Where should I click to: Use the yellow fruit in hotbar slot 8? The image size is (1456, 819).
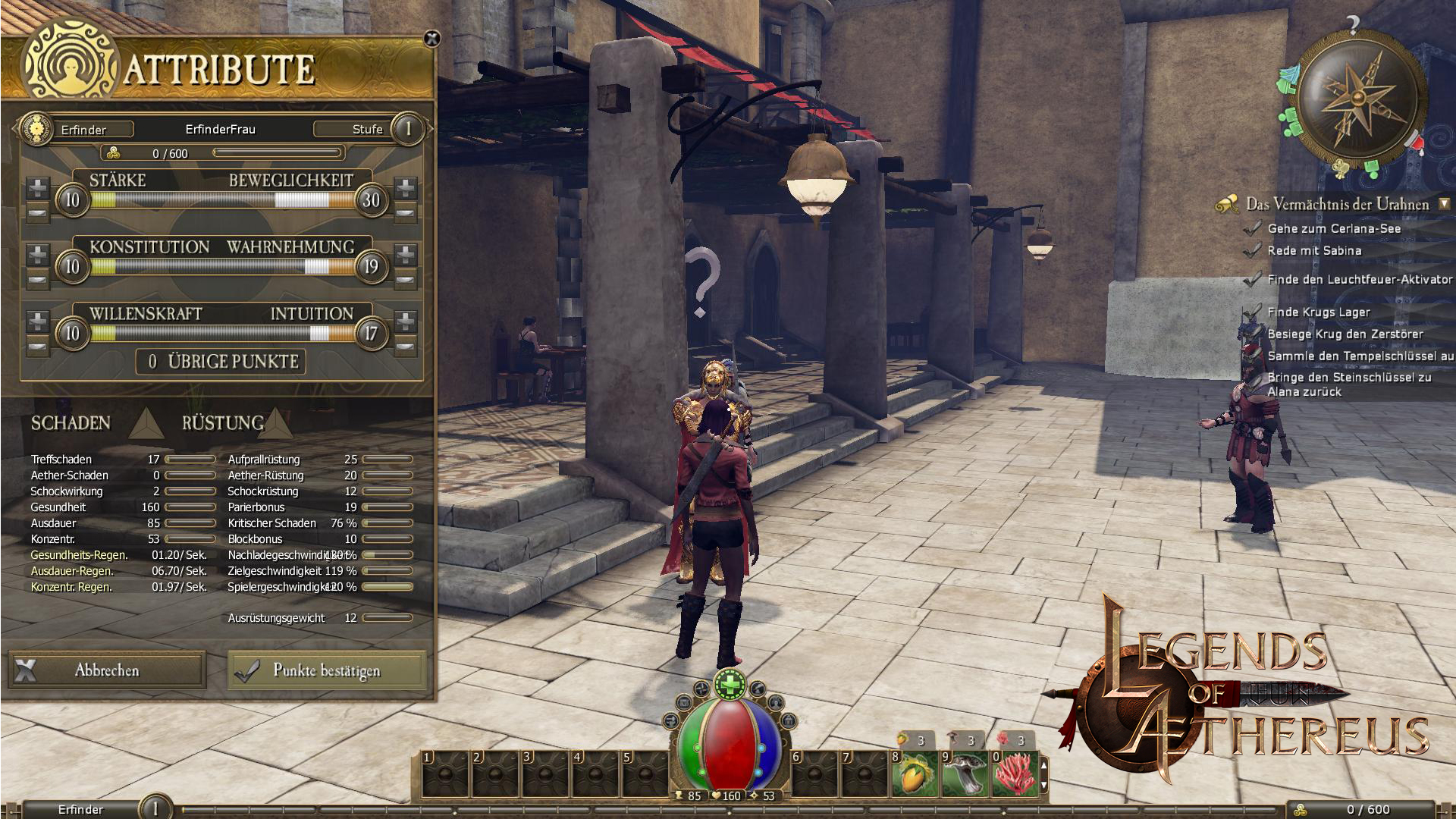[915, 775]
